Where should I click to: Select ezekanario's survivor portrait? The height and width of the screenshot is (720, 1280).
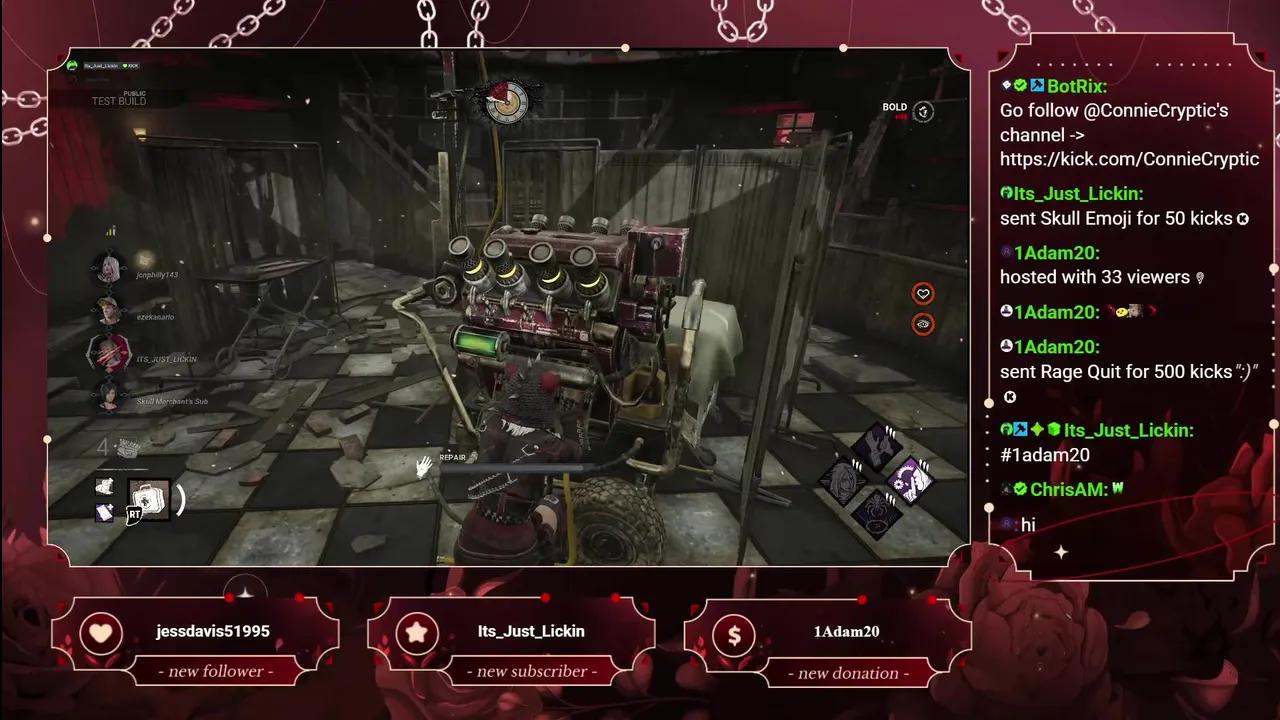point(108,311)
